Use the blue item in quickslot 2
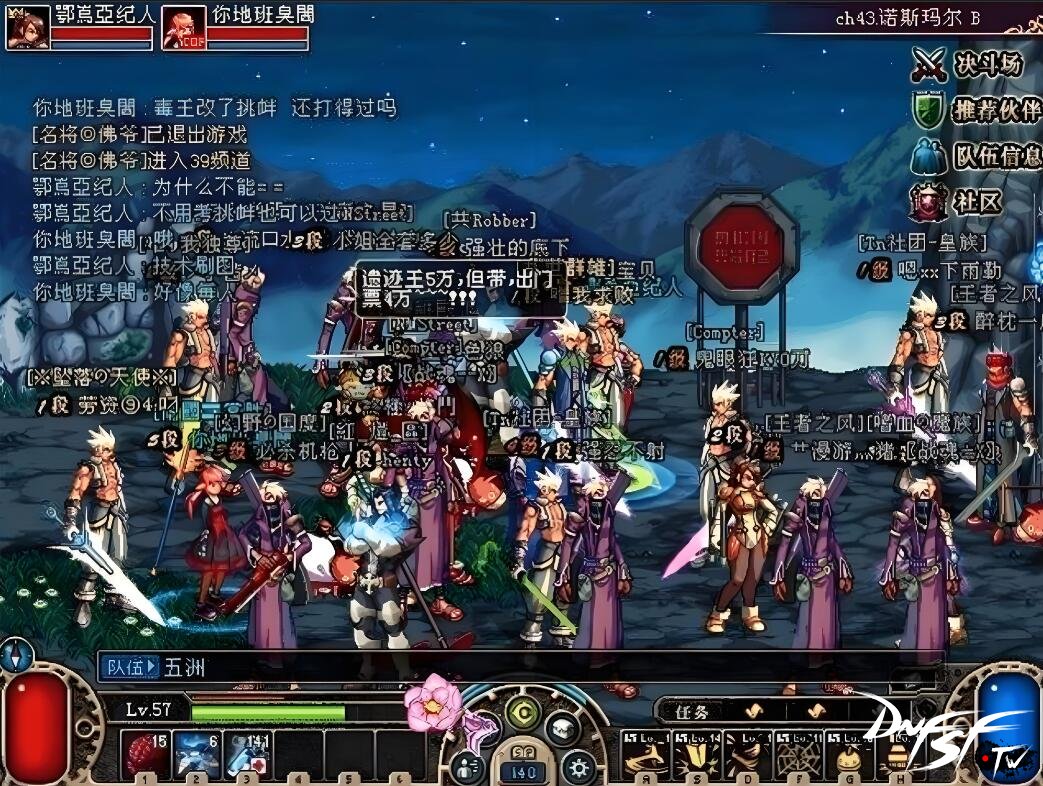Viewport: 1043px width, 786px height. tap(196, 753)
